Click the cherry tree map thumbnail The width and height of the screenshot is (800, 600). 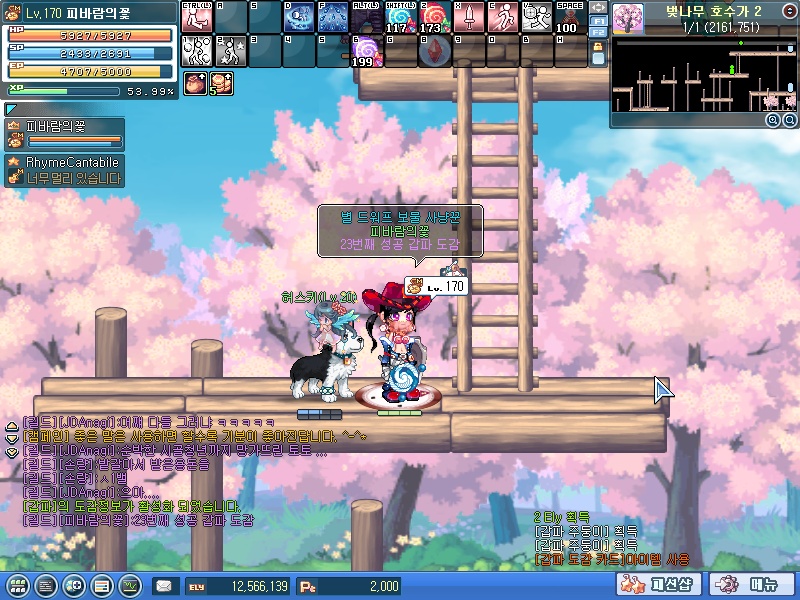628,18
